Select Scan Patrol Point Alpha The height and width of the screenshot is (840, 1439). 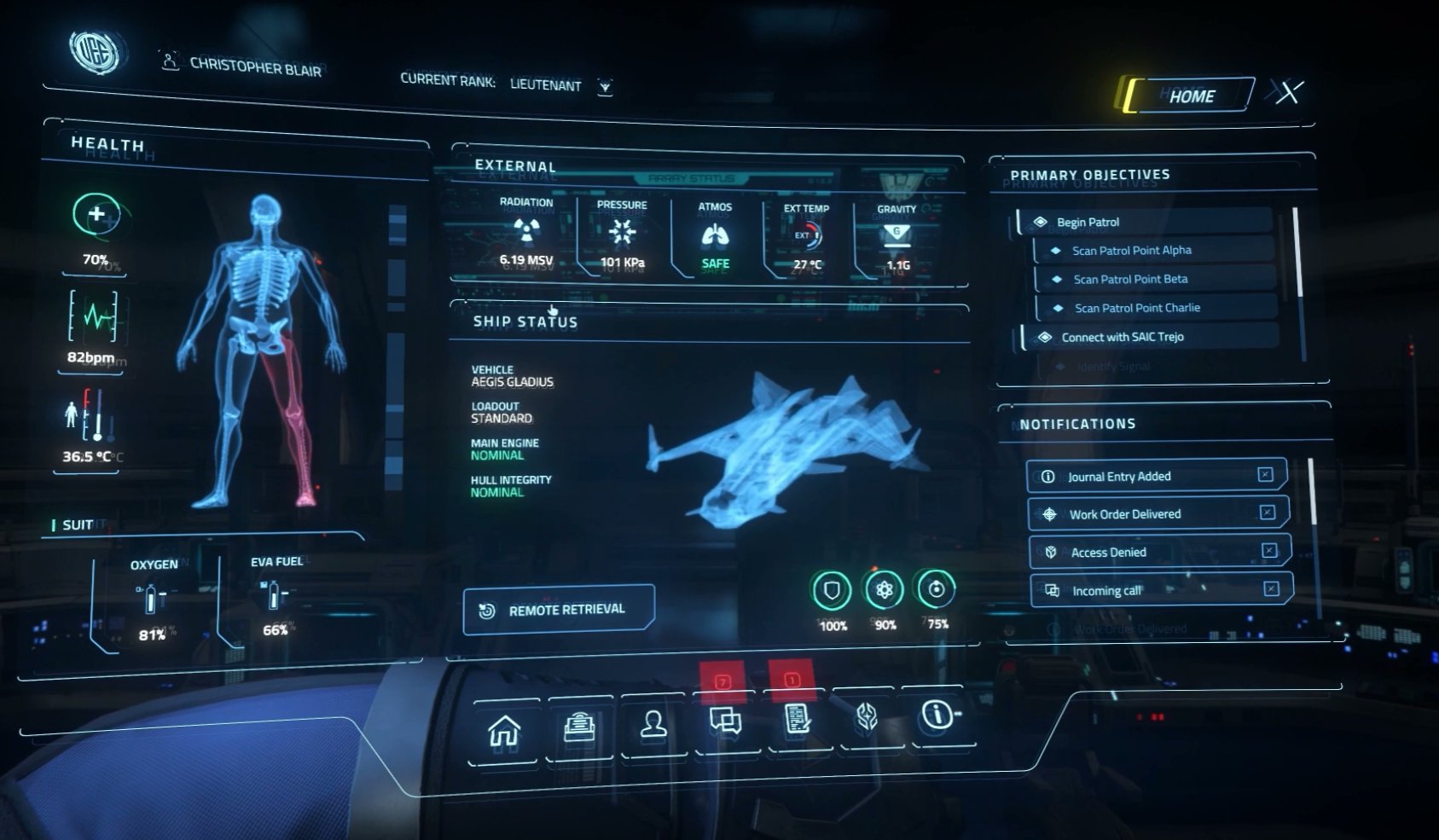click(x=1131, y=251)
